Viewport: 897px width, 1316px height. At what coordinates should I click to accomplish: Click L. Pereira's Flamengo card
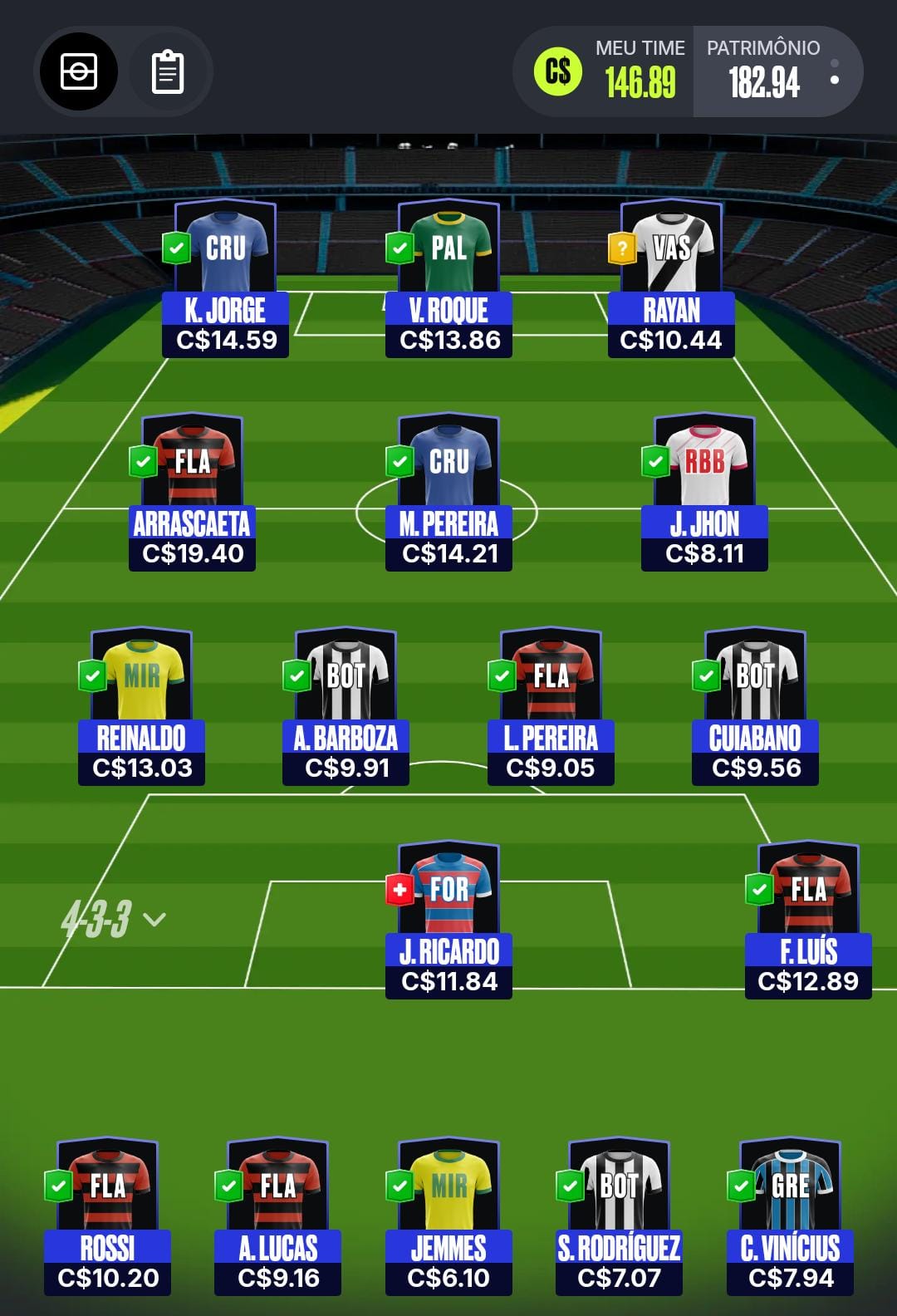pyautogui.click(x=551, y=706)
